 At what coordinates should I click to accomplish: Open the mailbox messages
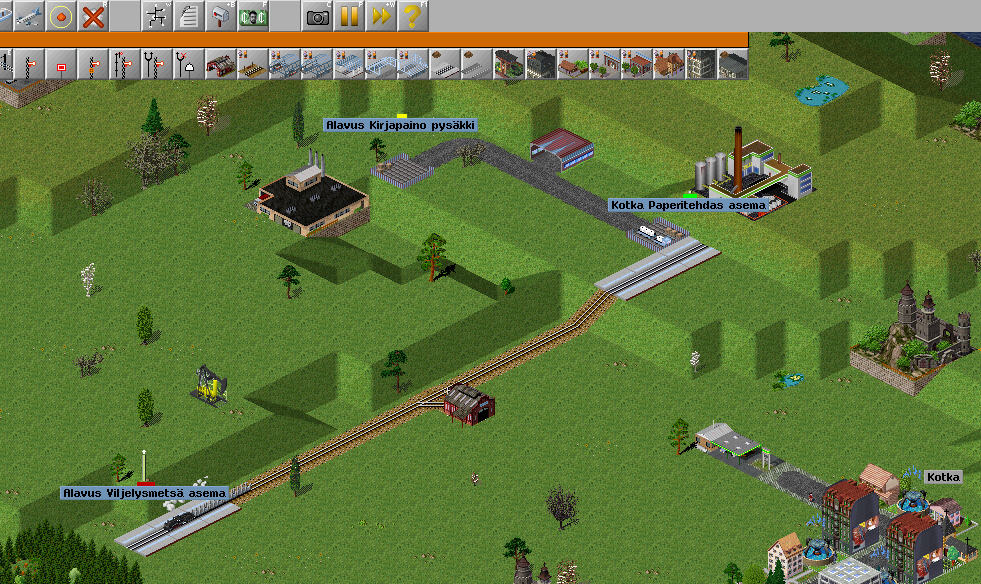pos(220,15)
